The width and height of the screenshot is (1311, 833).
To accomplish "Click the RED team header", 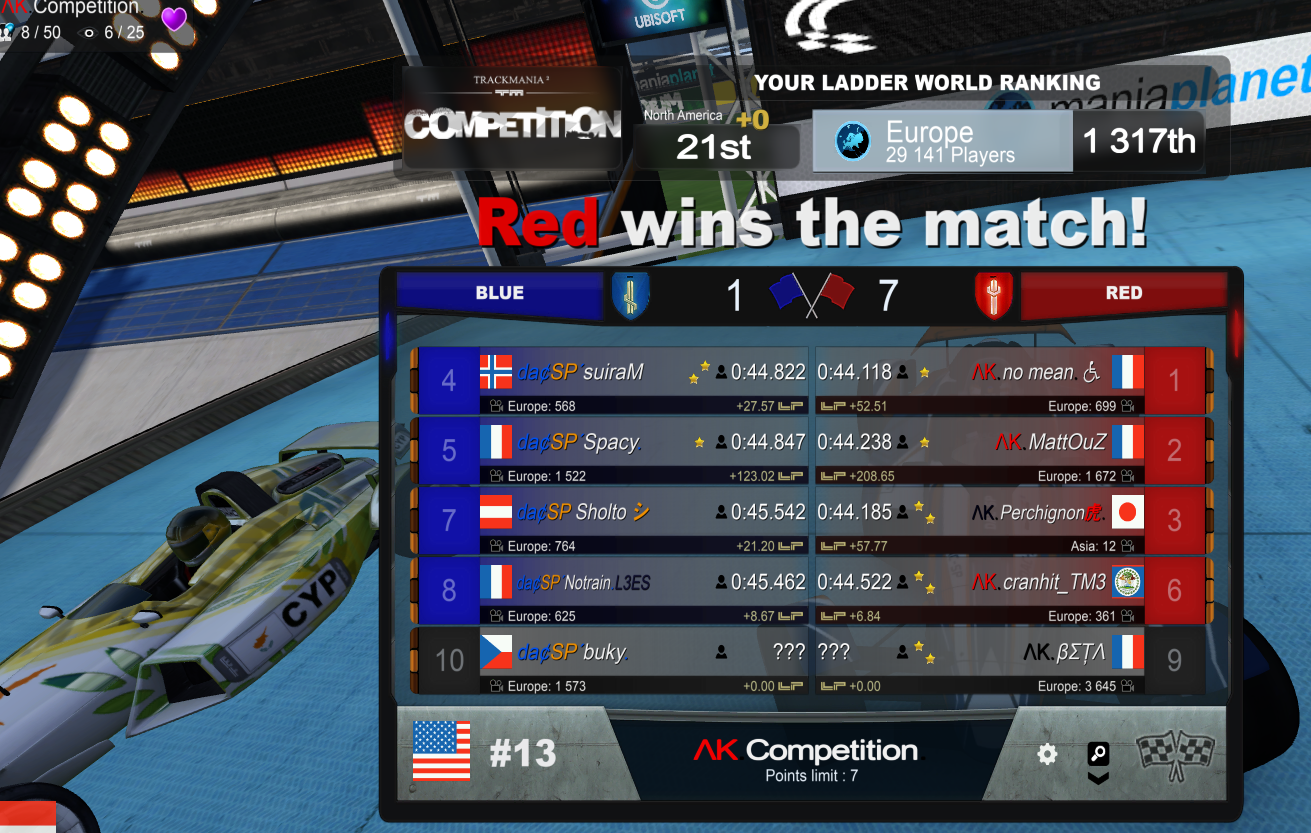I will point(1123,293).
